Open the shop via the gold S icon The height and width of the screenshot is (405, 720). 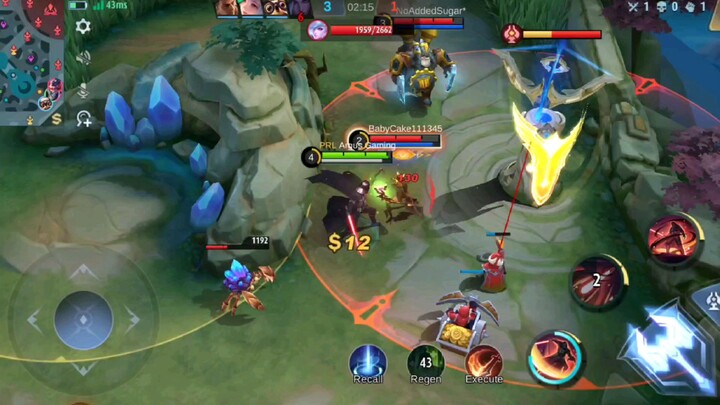click(56, 119)
